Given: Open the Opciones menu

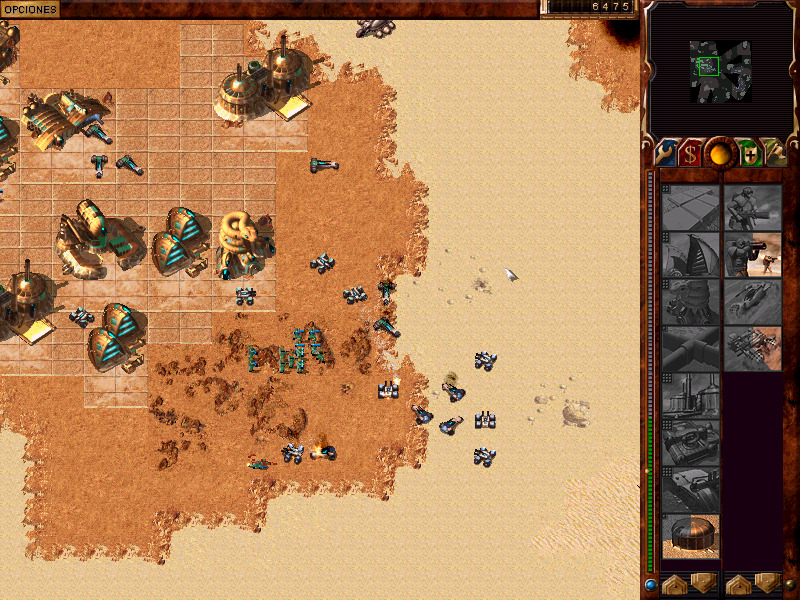Looking at the screenshot, I should coord(29,8).
